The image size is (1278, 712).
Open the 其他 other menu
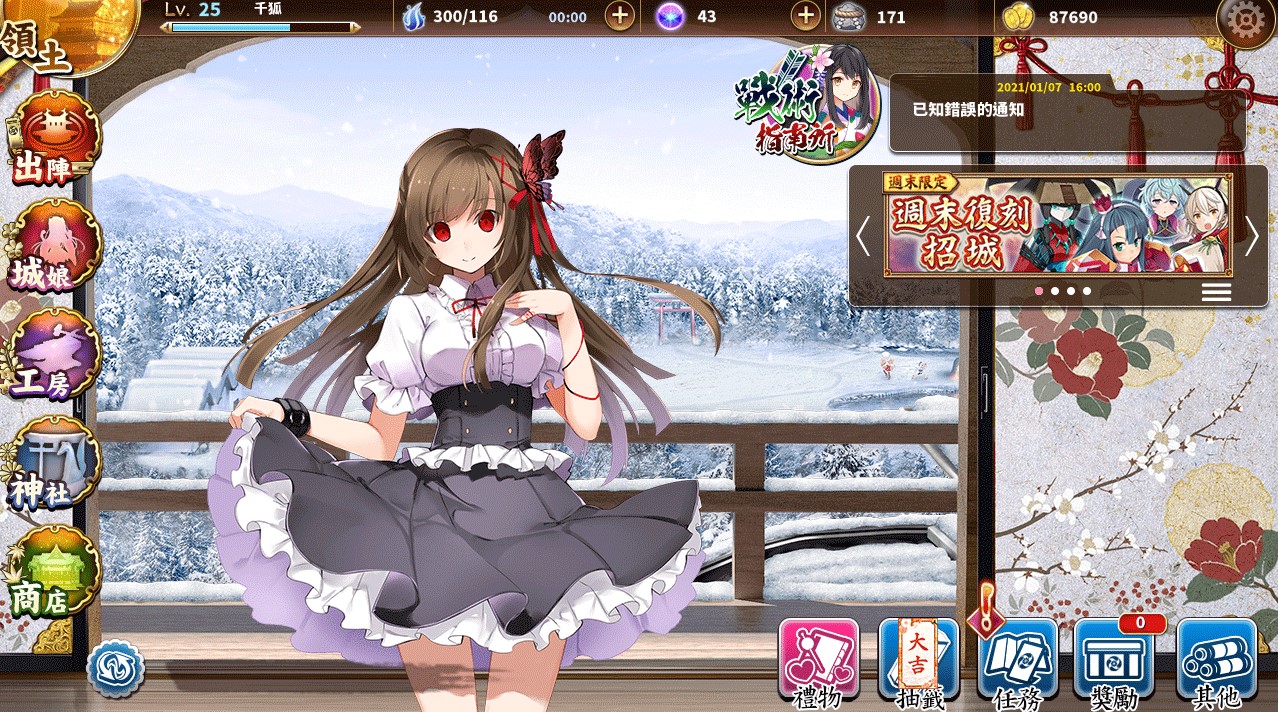click(x=1216, y=660)
